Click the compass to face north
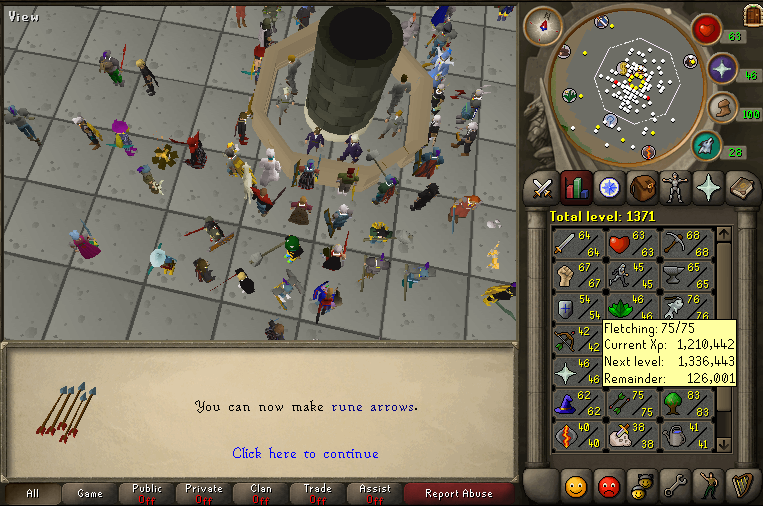The width and height of the screenshot is (763, 506). [x=543, y=26]
